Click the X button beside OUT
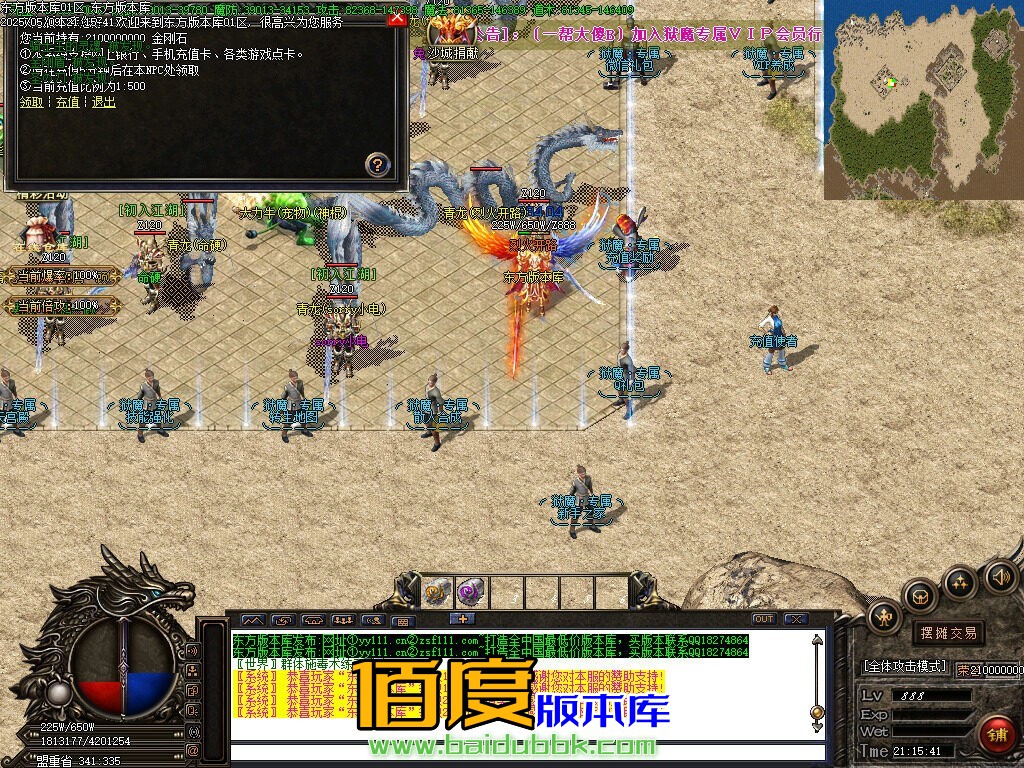1024x768 pixels. 796,619
